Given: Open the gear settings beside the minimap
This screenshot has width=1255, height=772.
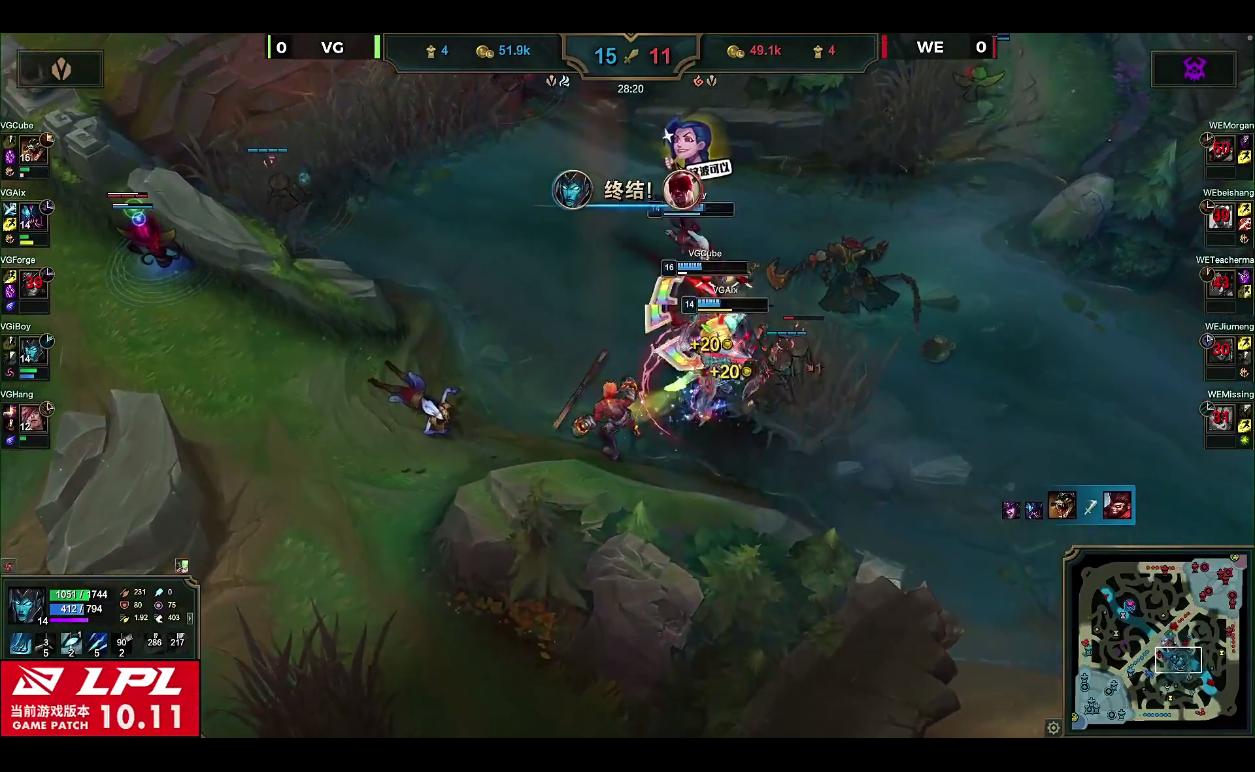Looking at the screenshot, I should (1053, 728).
